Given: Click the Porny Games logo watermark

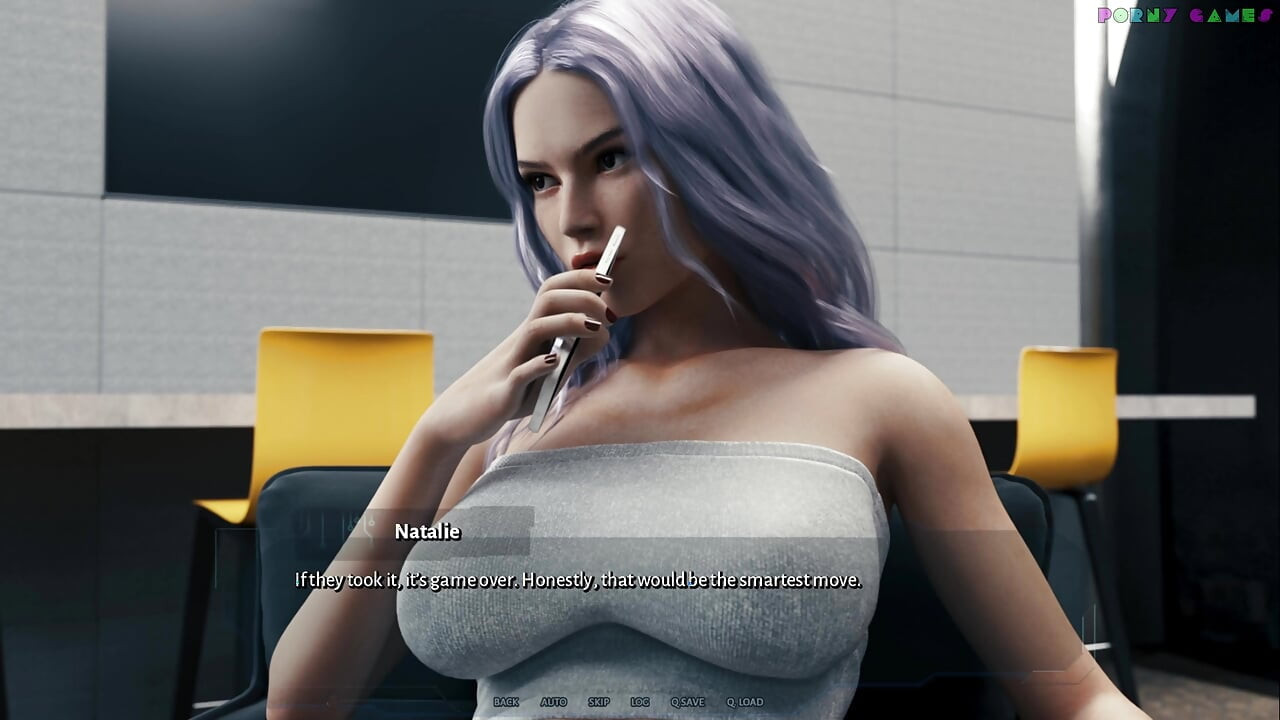Looking at the screenshot, I should (x=1183, y=16).
